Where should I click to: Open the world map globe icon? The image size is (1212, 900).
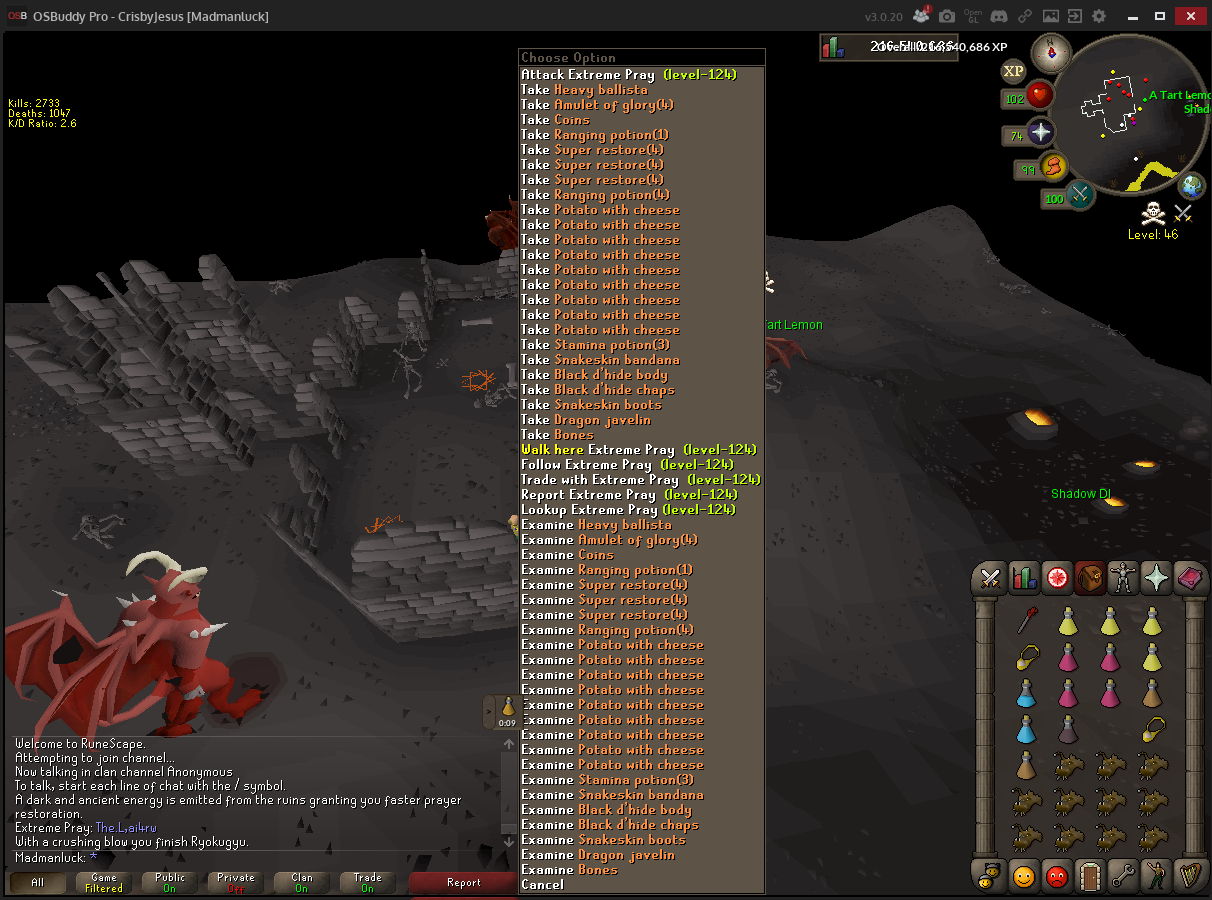(1191, 186)
